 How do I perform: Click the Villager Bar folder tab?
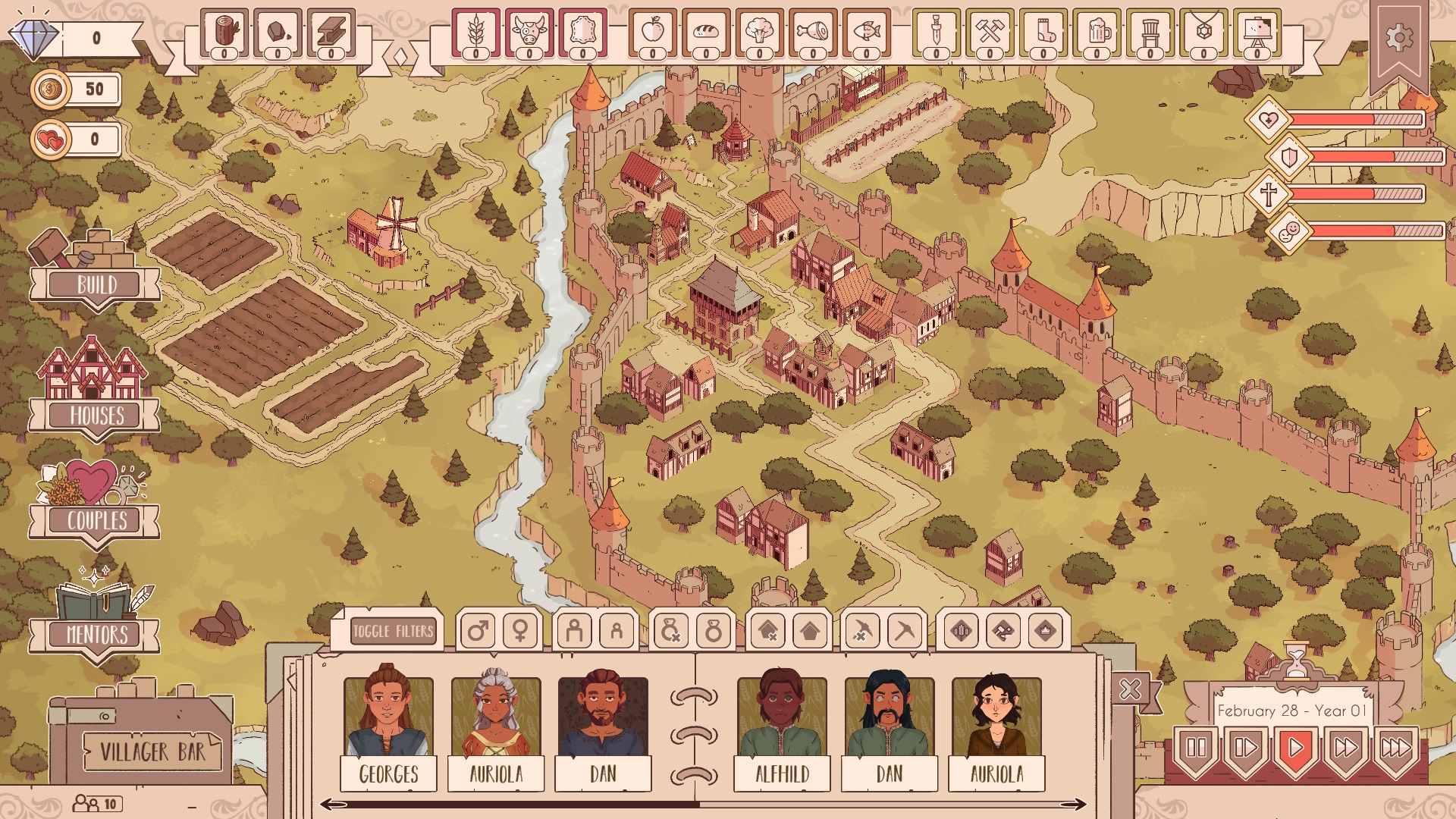[x=152, y=751]
